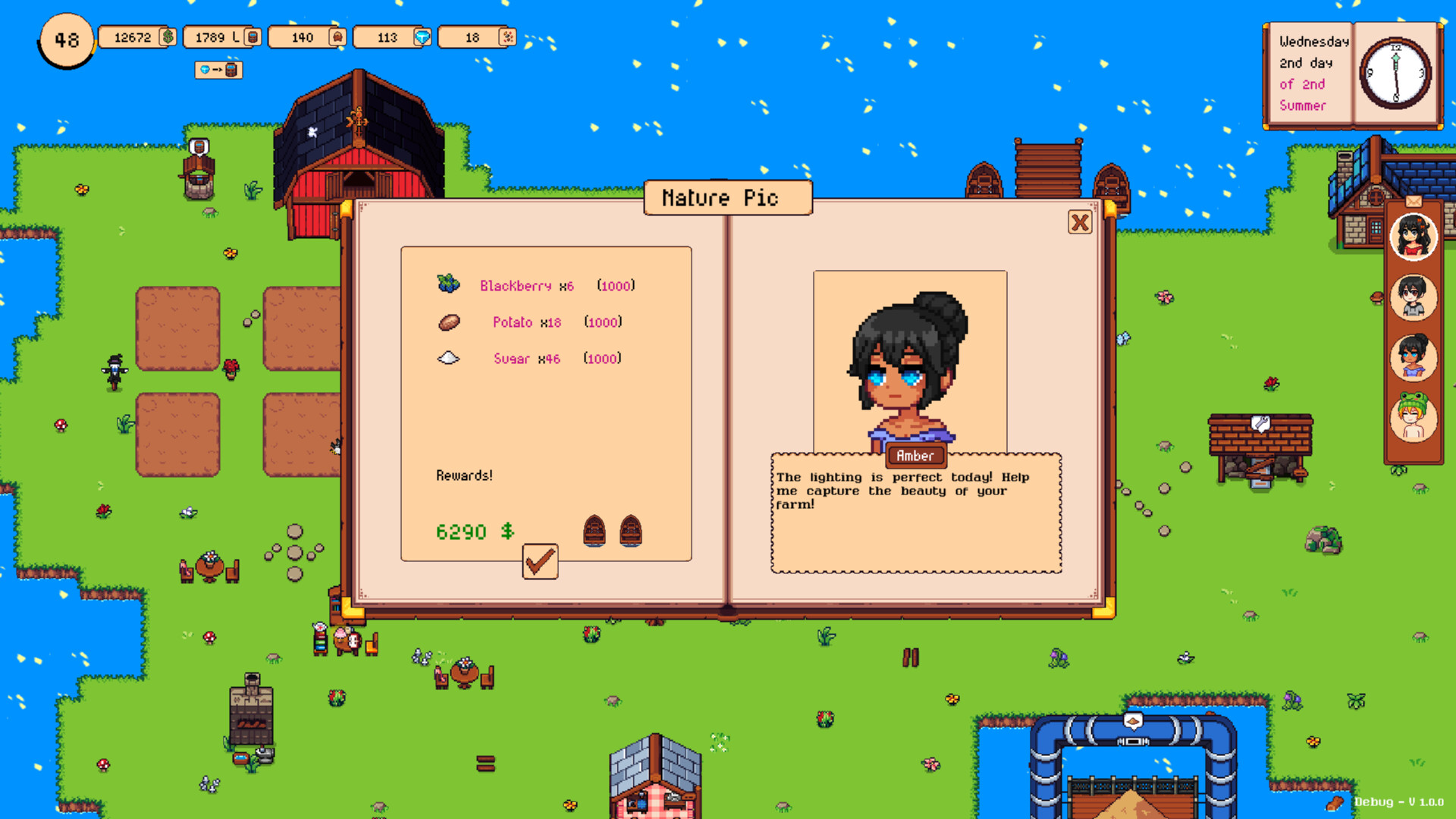Open the frog-hat boy's sidebar portrait
Screen dimensions: 1456x819
[x=1412, y=418]
